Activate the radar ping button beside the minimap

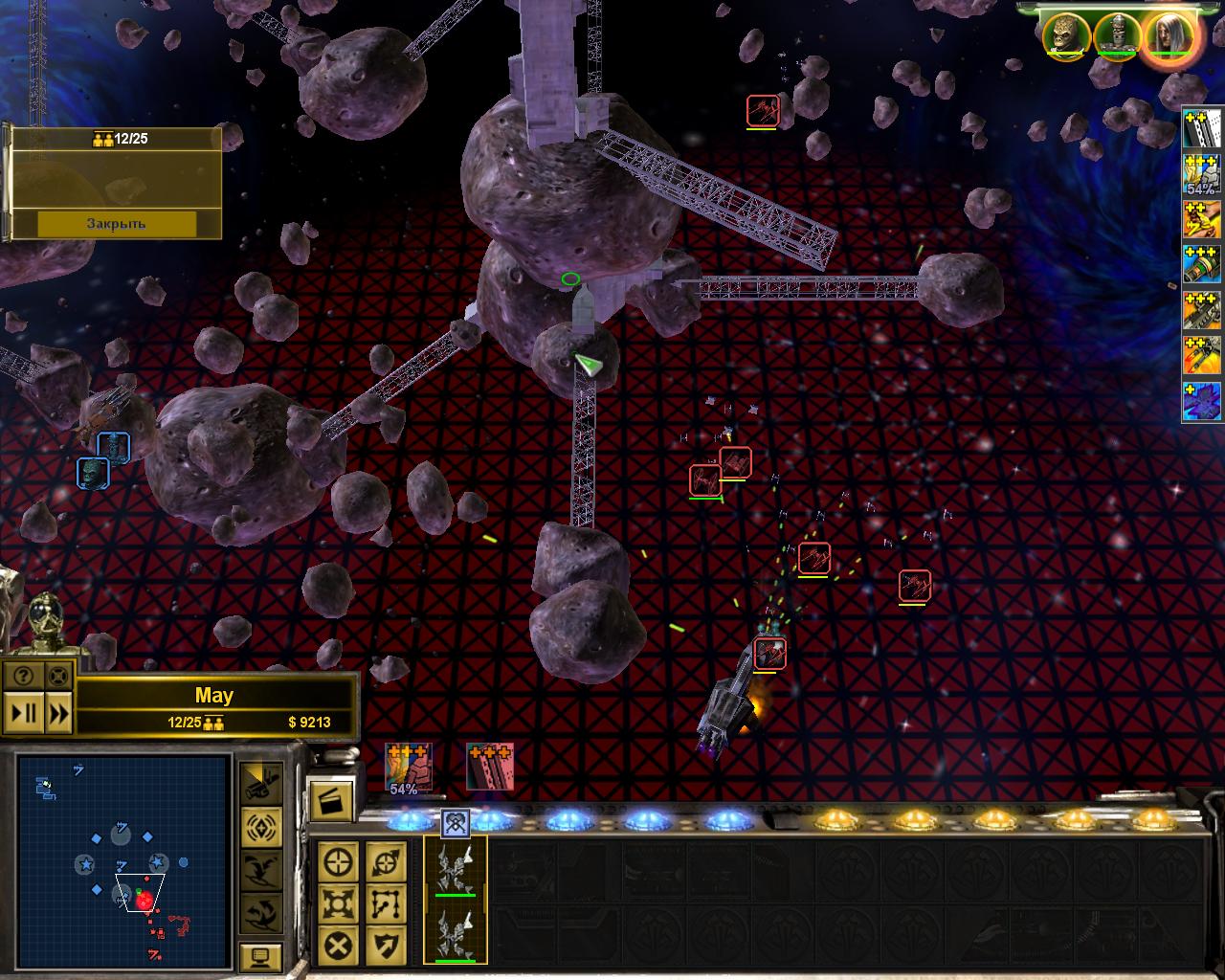pos(260,825)
